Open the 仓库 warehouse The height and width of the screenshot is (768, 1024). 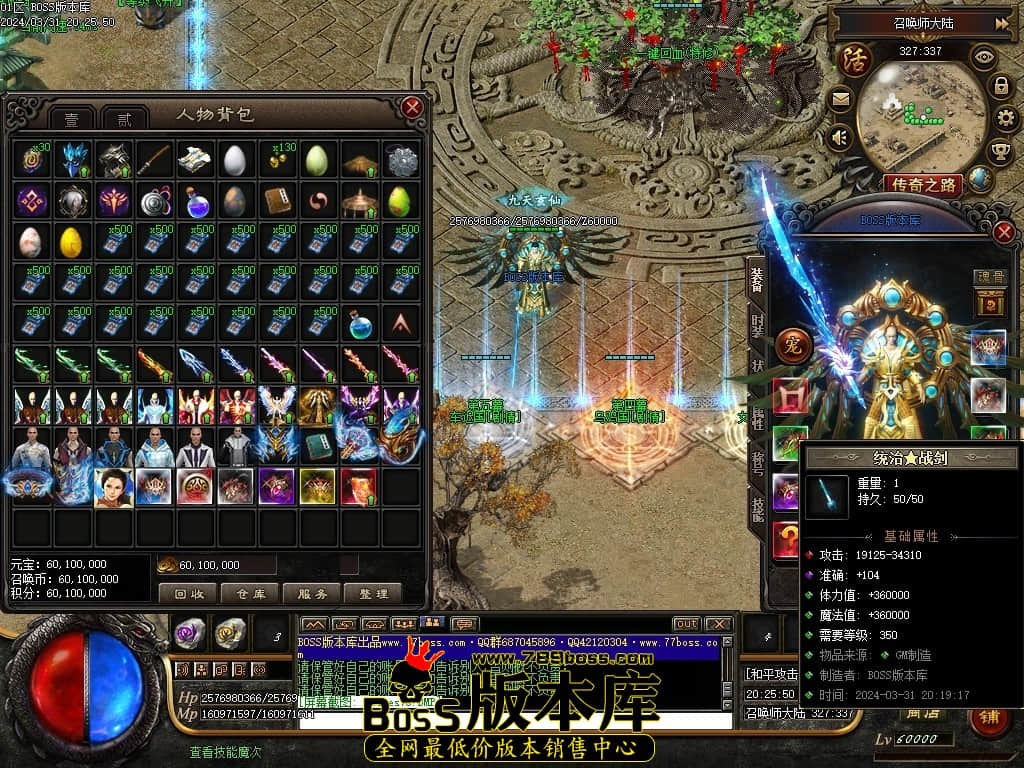[250, 594]
